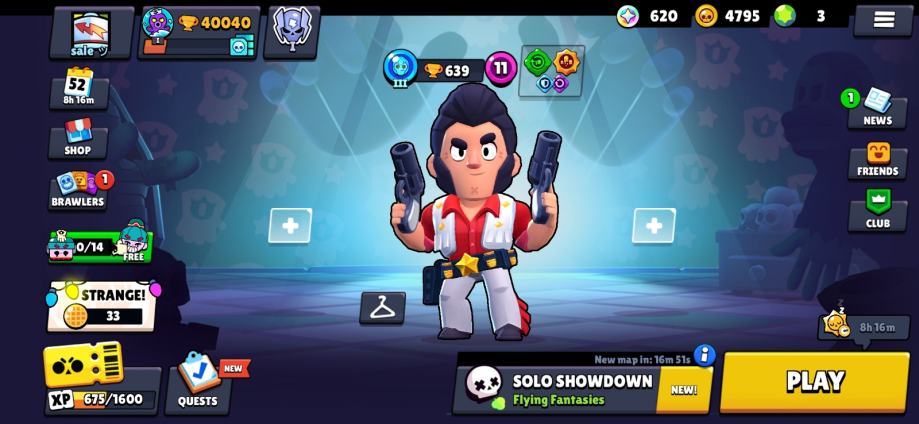Start a match with the PLAY button
This screenshot has width=919, height=424.
pos(814,381)
